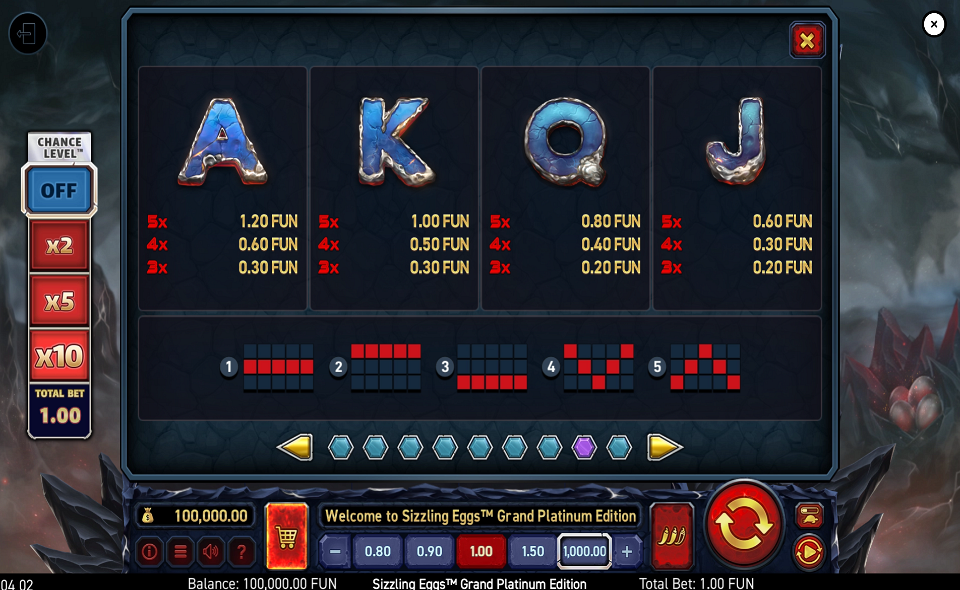Open help with the question mark icon

pyautogui.click(x=240, y=550)
